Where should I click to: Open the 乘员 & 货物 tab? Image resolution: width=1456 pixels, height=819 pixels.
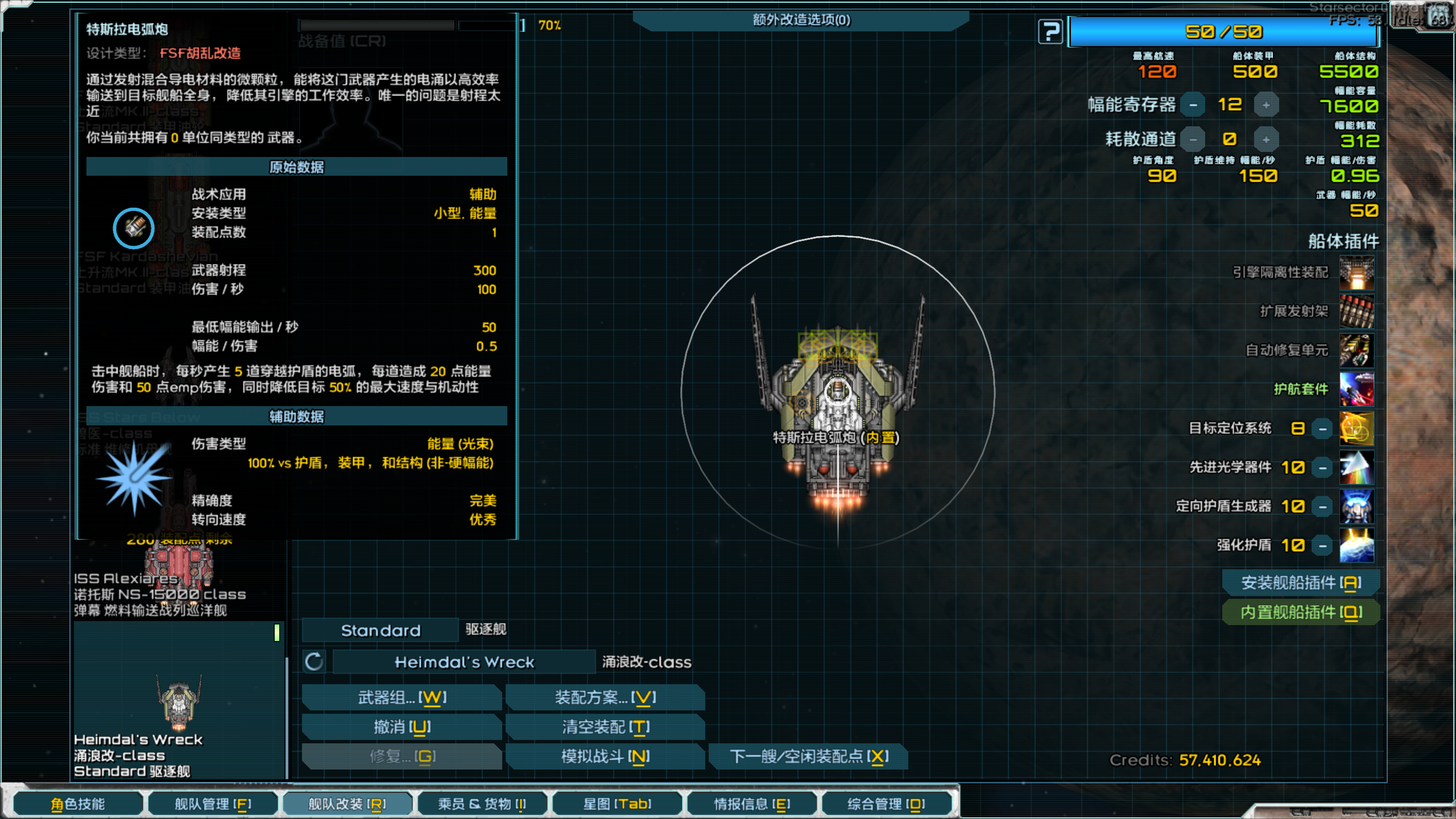(482, 804)
